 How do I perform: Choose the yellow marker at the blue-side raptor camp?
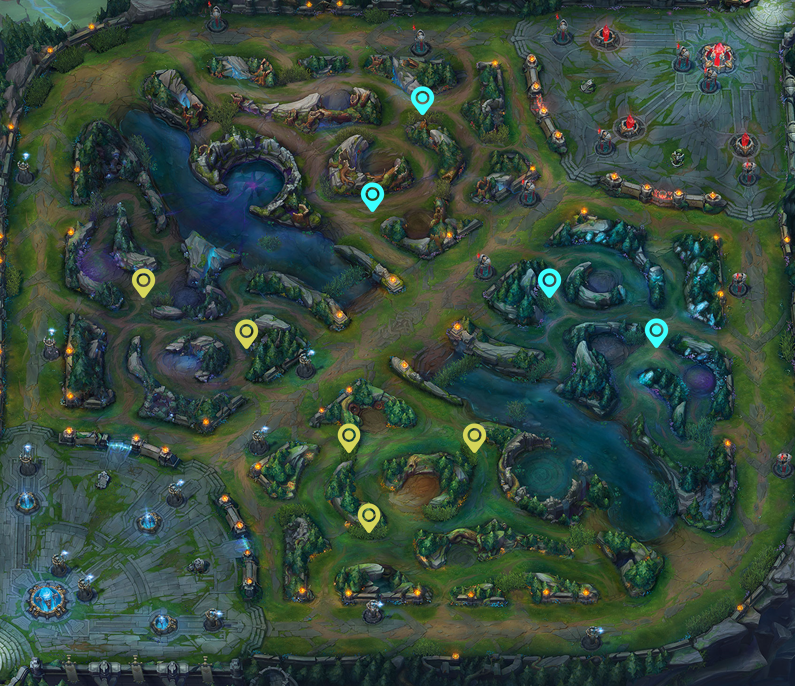(348, 437)
